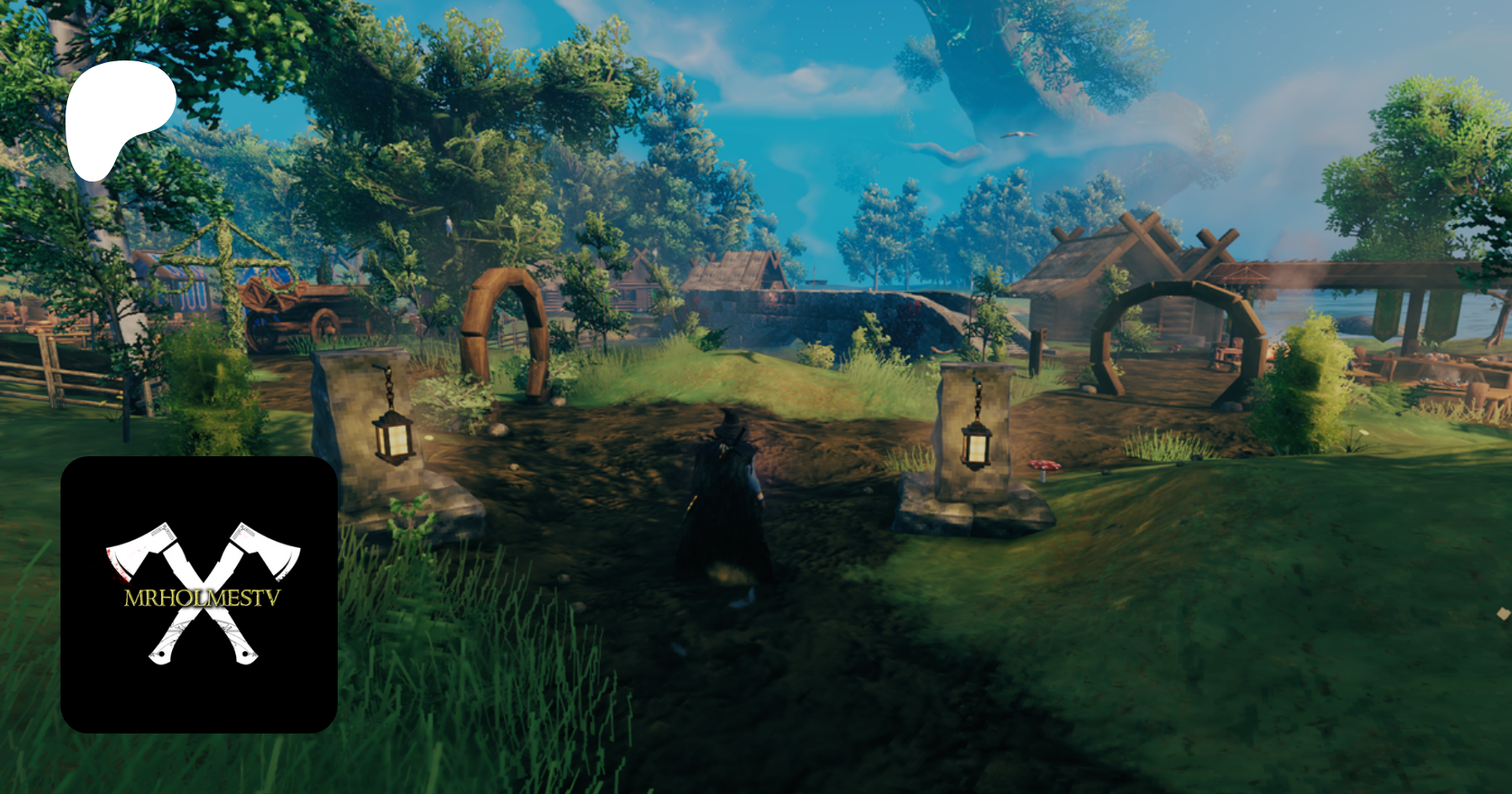This screenshot has height=794, width=1512.
Task: Open the MRHOLMESTV crossed-axes avatar
Action: click(199, 594)
